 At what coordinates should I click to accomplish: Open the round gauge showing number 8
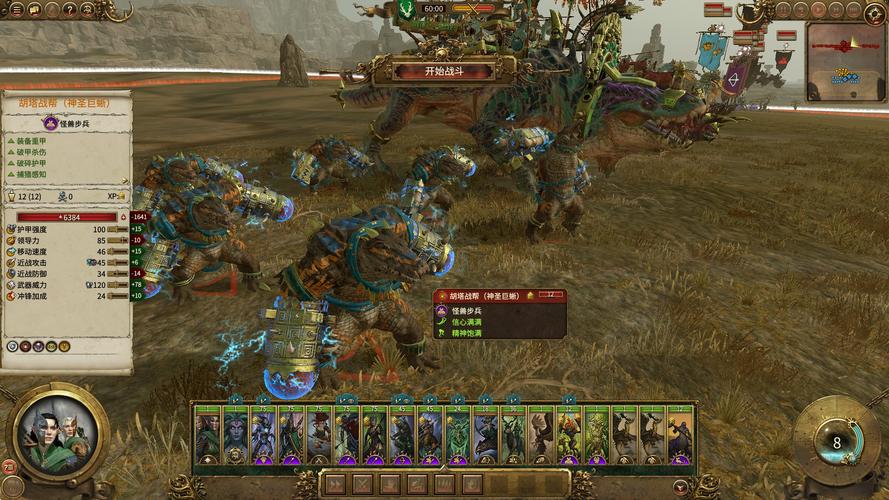tap(836, 441)
